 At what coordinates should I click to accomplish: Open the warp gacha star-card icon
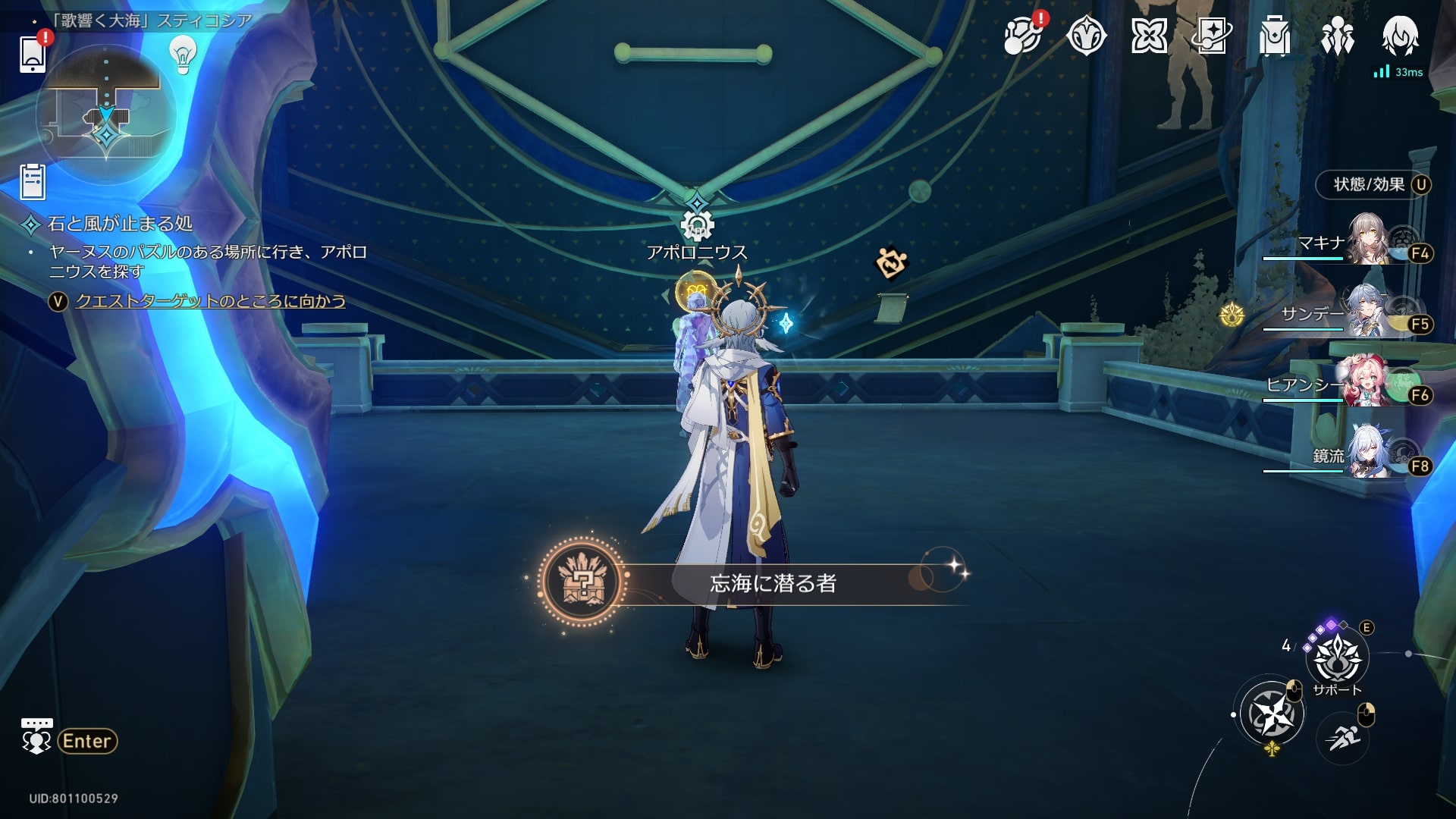point(1211,36)
